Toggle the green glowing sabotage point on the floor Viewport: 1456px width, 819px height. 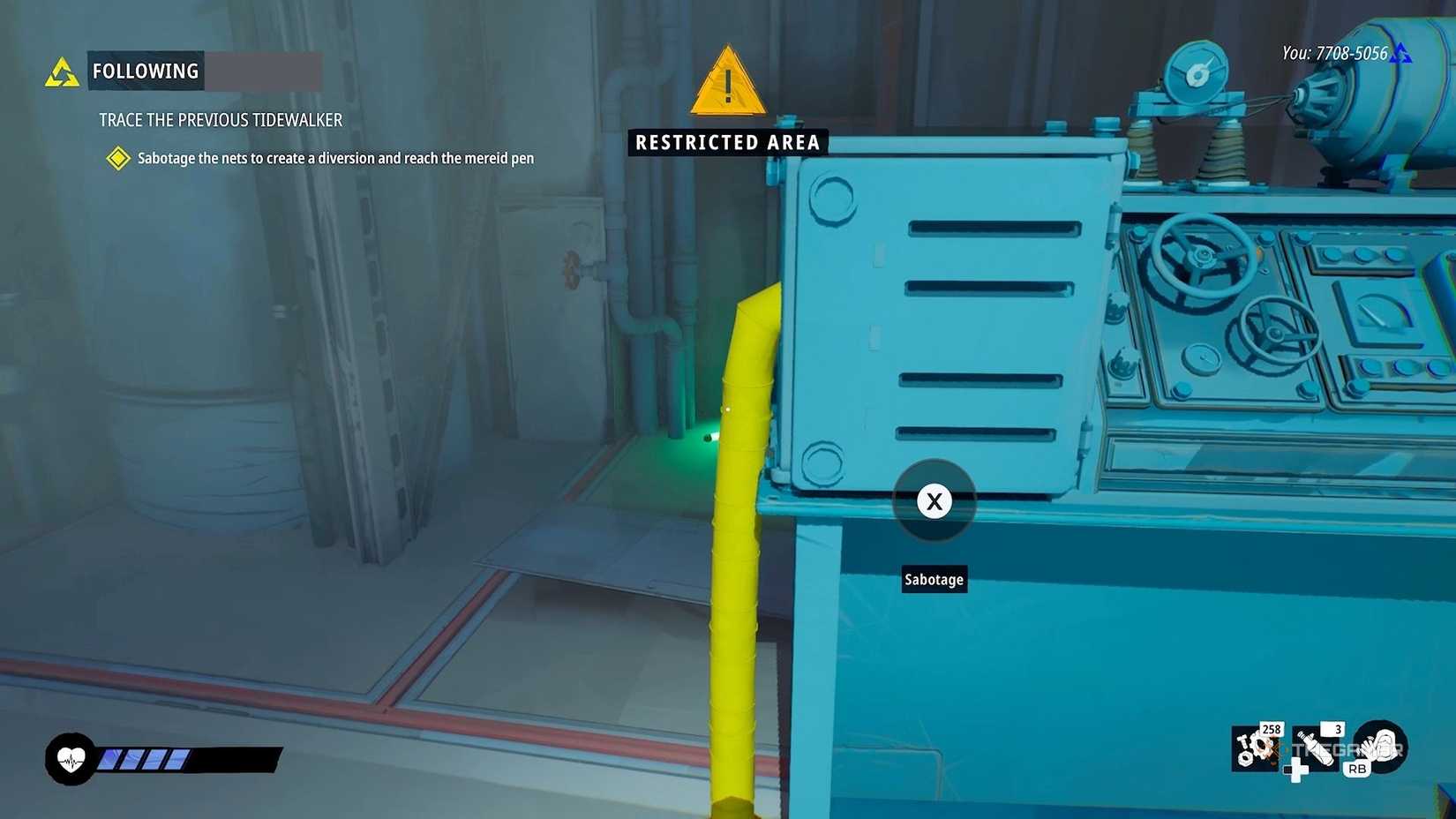click(x=706, y=435)
